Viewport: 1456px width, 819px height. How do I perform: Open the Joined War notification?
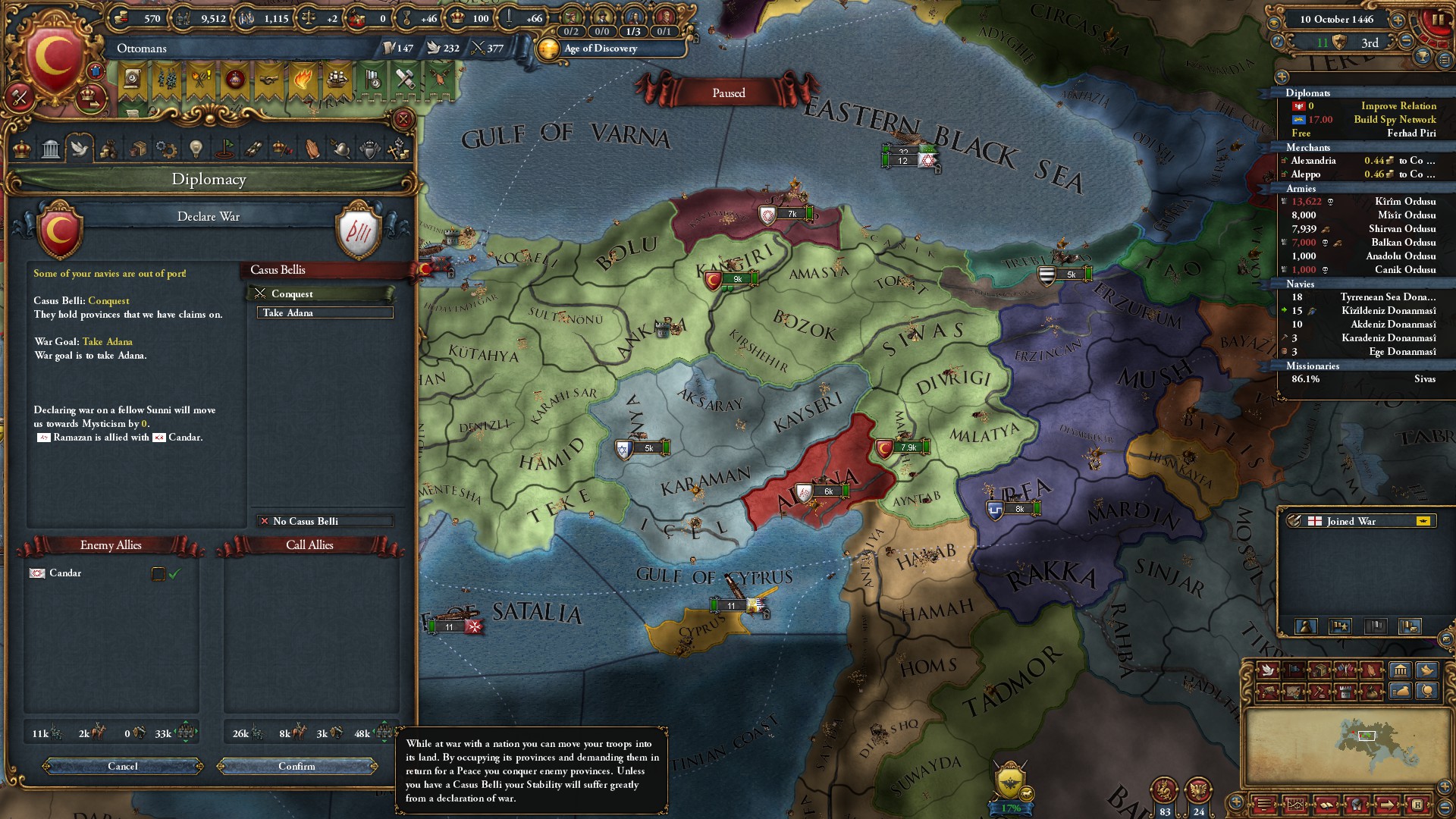coord(1357,522)
